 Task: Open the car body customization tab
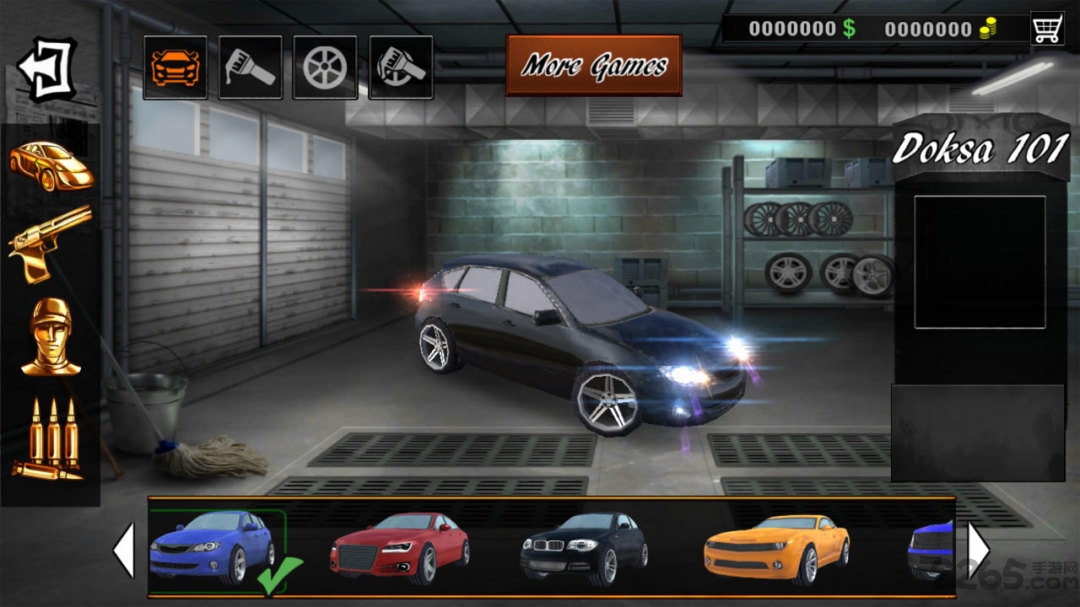[x=175, y=67]
